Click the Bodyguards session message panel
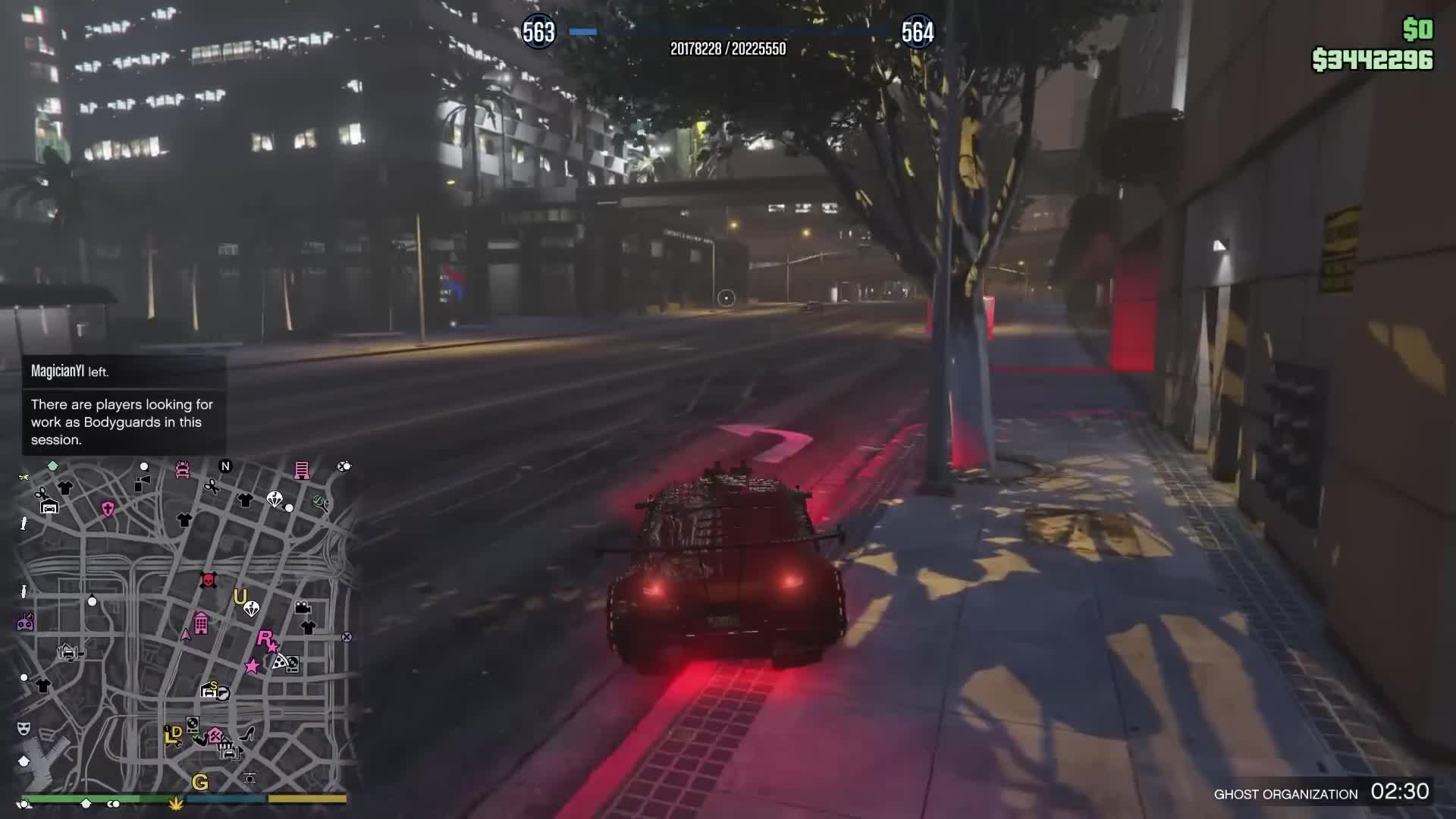Viewport: 1456px width, 819px height. point(121,422)
